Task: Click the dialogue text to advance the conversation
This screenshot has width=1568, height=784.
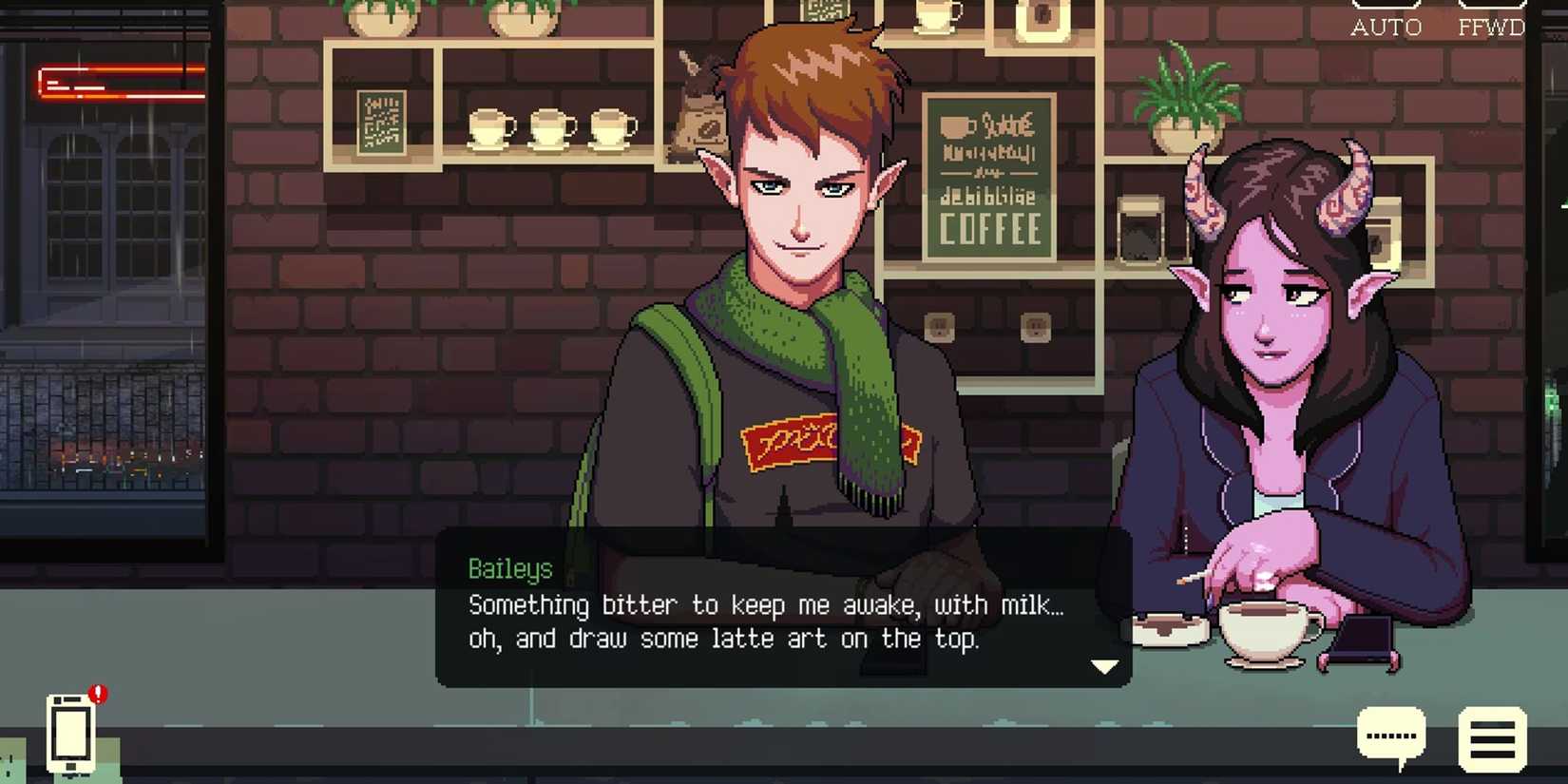Action: (760, 622)
